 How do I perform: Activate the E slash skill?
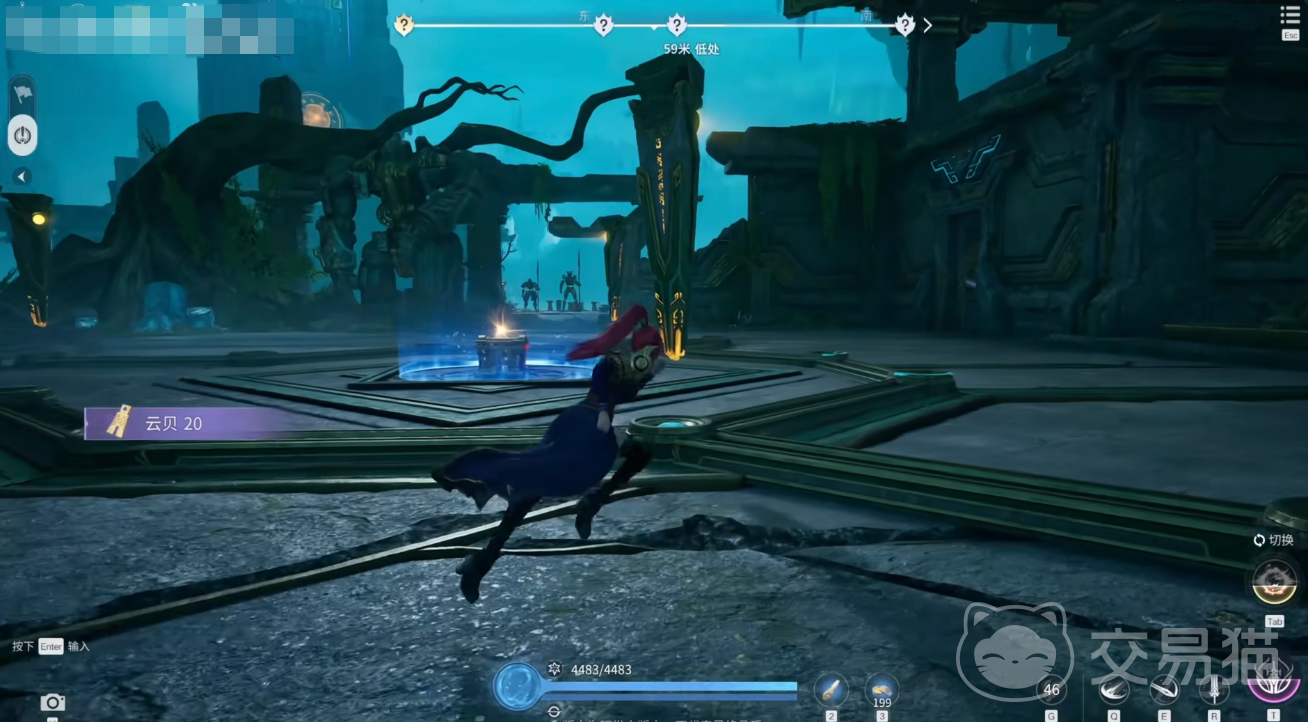point(1164,689)
